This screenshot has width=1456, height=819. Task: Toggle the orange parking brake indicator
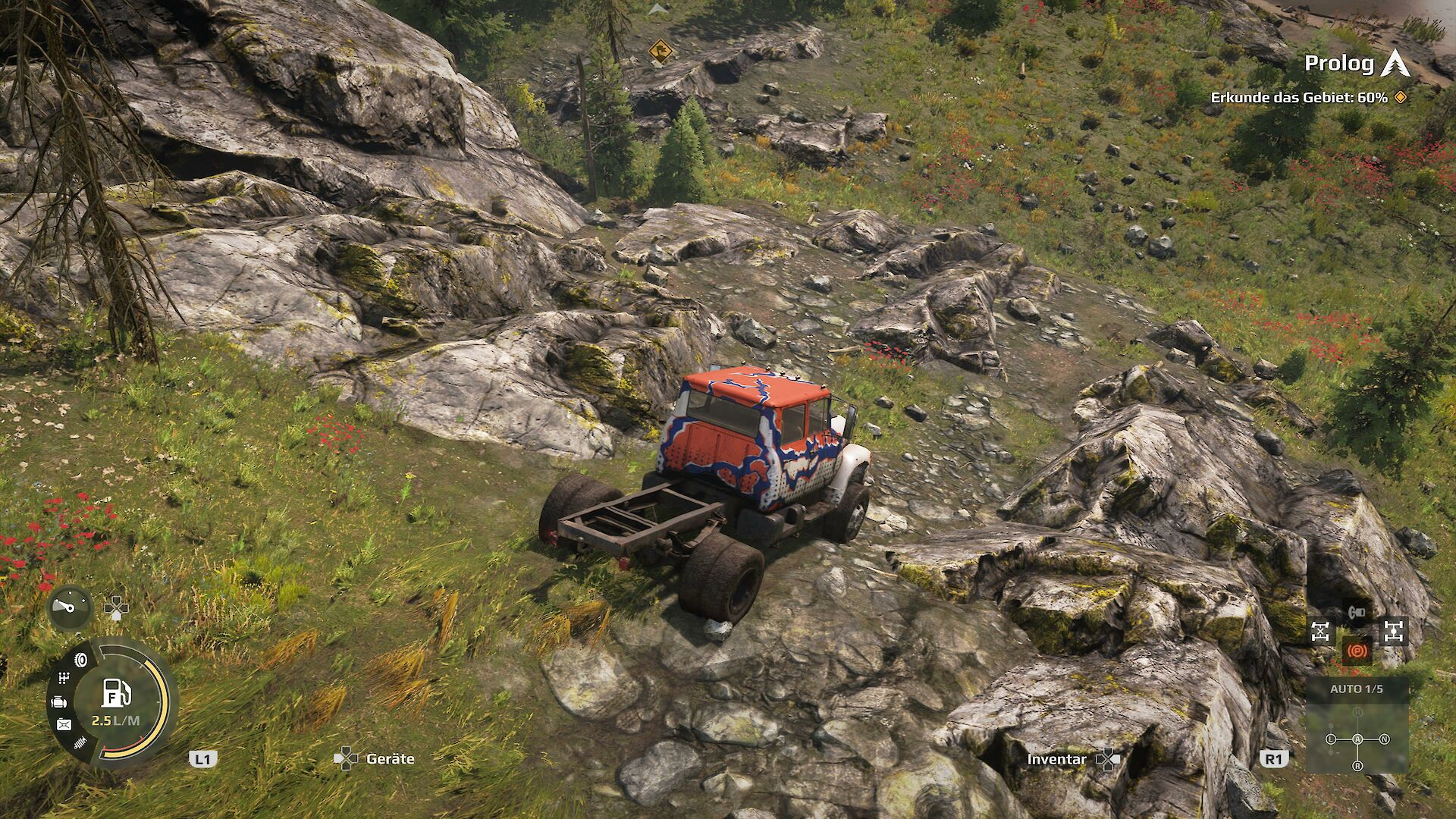1357,650
